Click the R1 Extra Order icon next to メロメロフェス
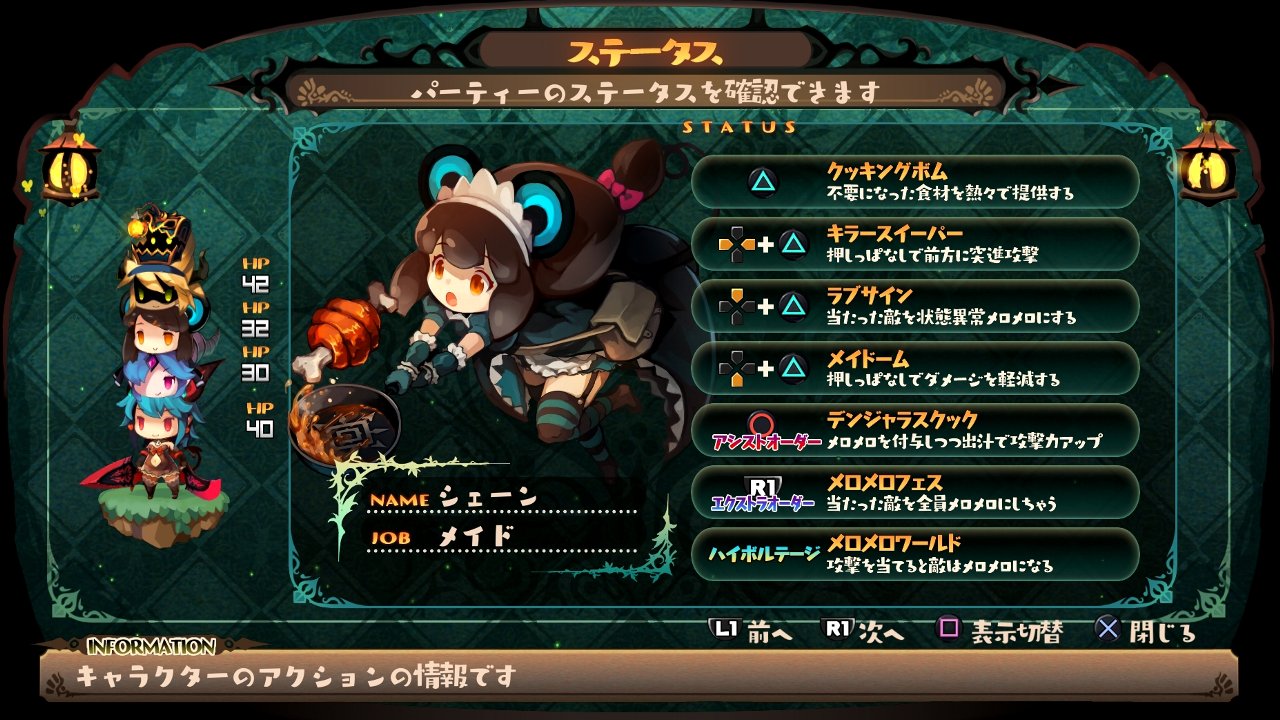Image resolution: width=1280 pixels, height=720 pixels. coord(762,487)
